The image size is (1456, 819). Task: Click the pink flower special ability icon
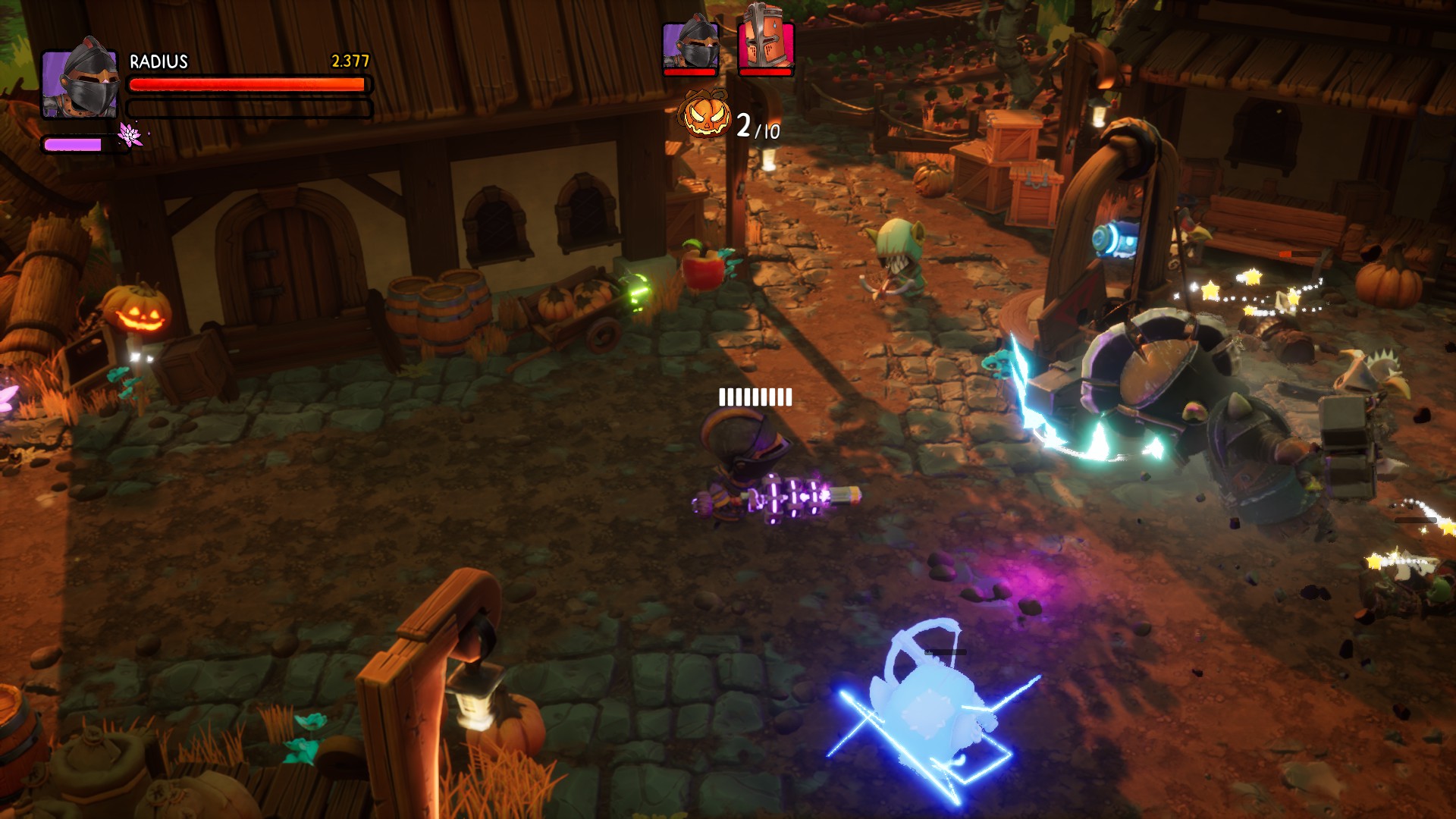pos(130,135)
